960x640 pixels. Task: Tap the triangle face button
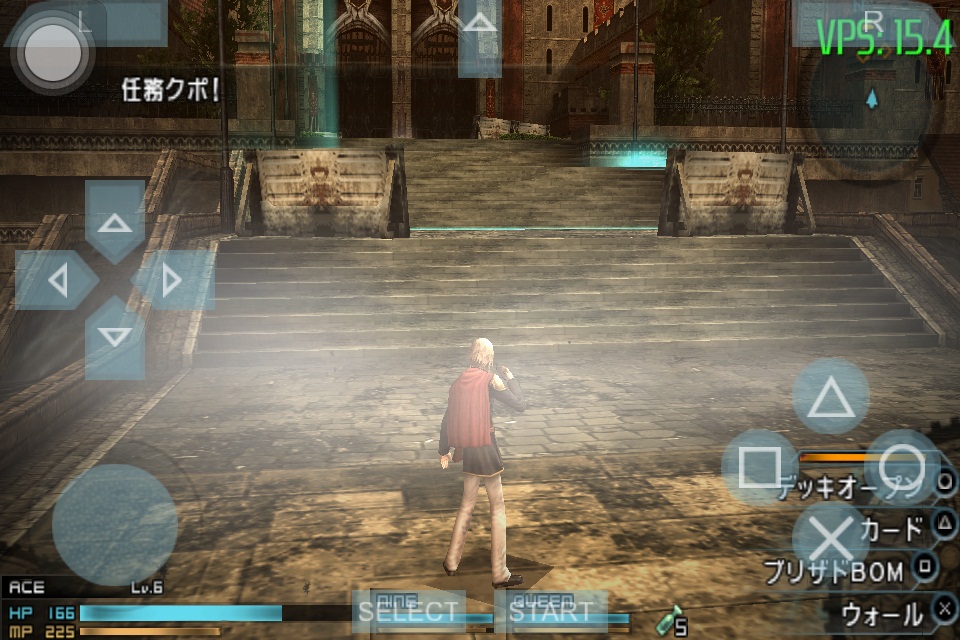830,397
